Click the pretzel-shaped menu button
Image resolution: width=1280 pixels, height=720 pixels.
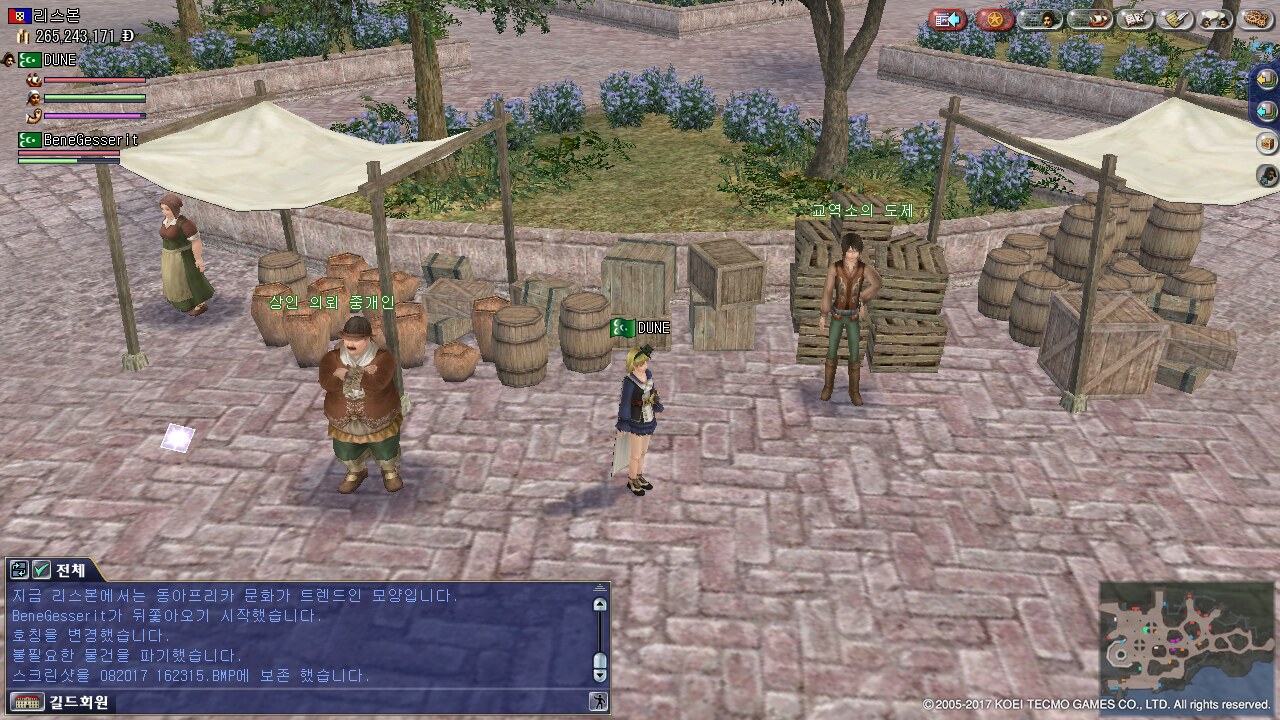click(1256, 19)
